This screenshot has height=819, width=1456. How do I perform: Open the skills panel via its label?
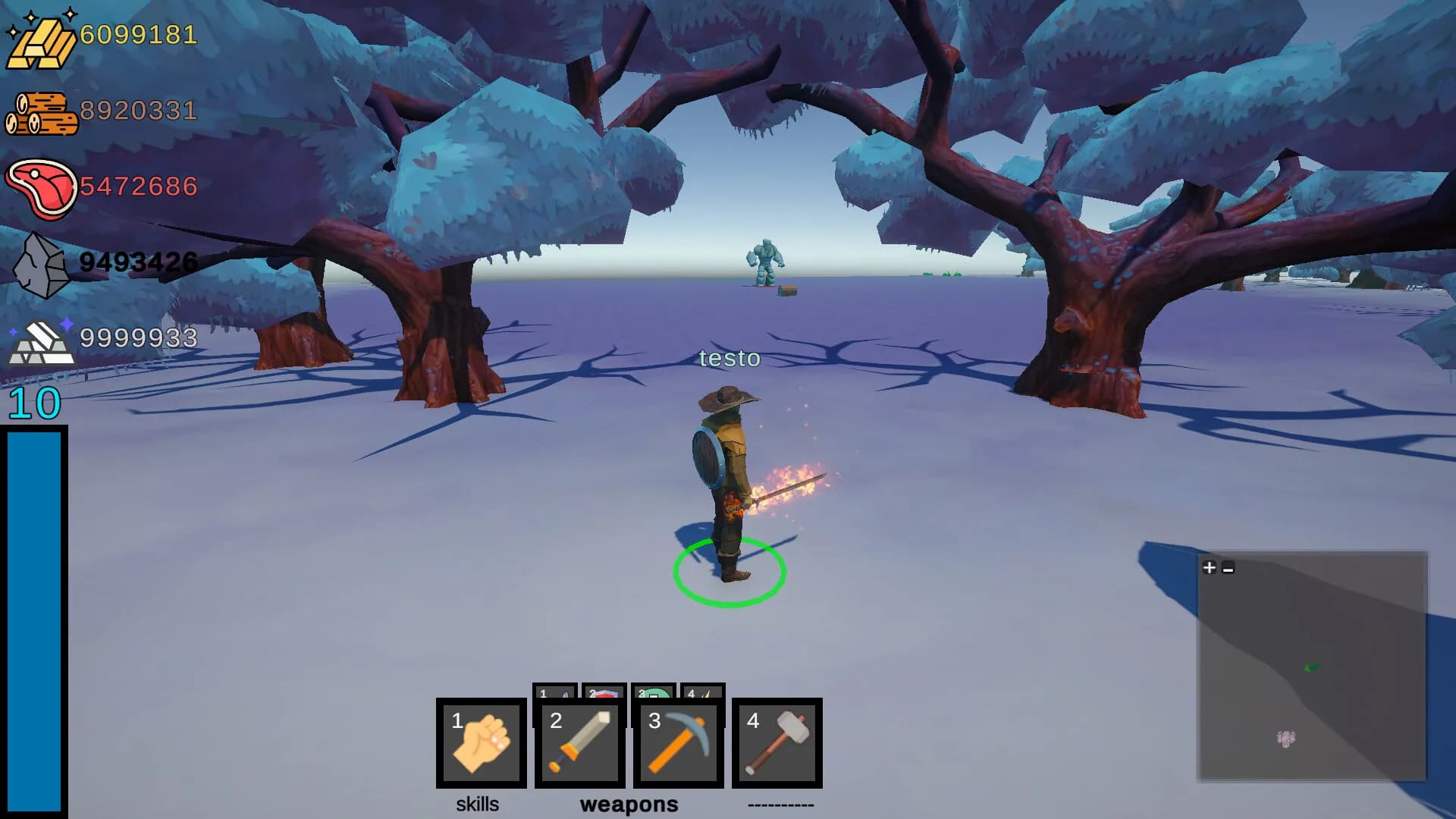(x=478, y=805)
